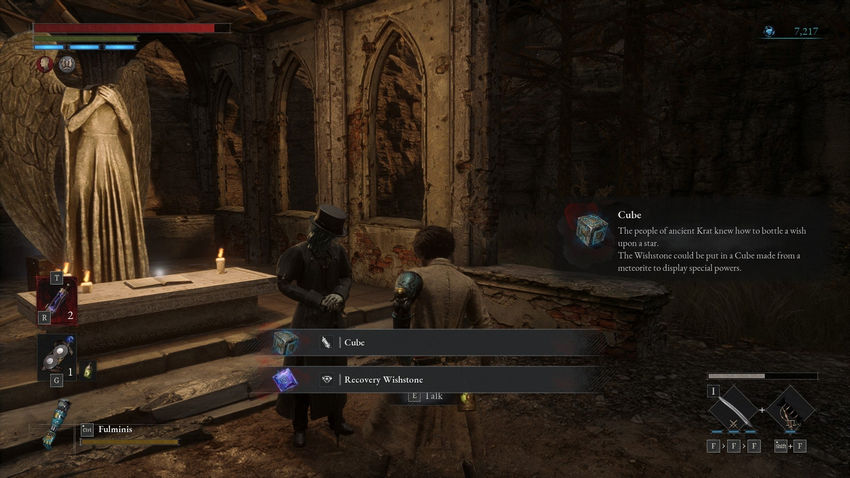Select the Pulse Cell healing item slot
The width and height of the screenshot is (850, 478).
(56, 298)
